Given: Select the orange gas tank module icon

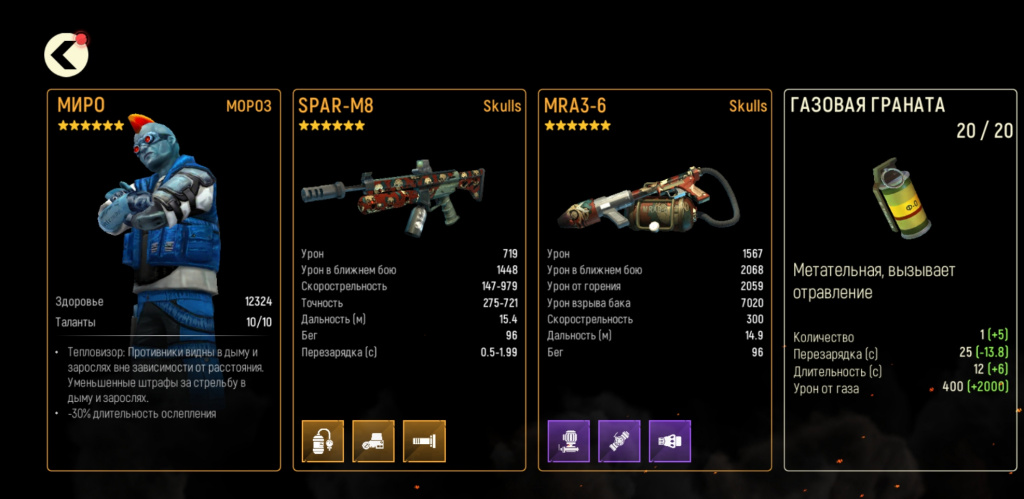Looking at the screenshot, I should pos(323,441).
